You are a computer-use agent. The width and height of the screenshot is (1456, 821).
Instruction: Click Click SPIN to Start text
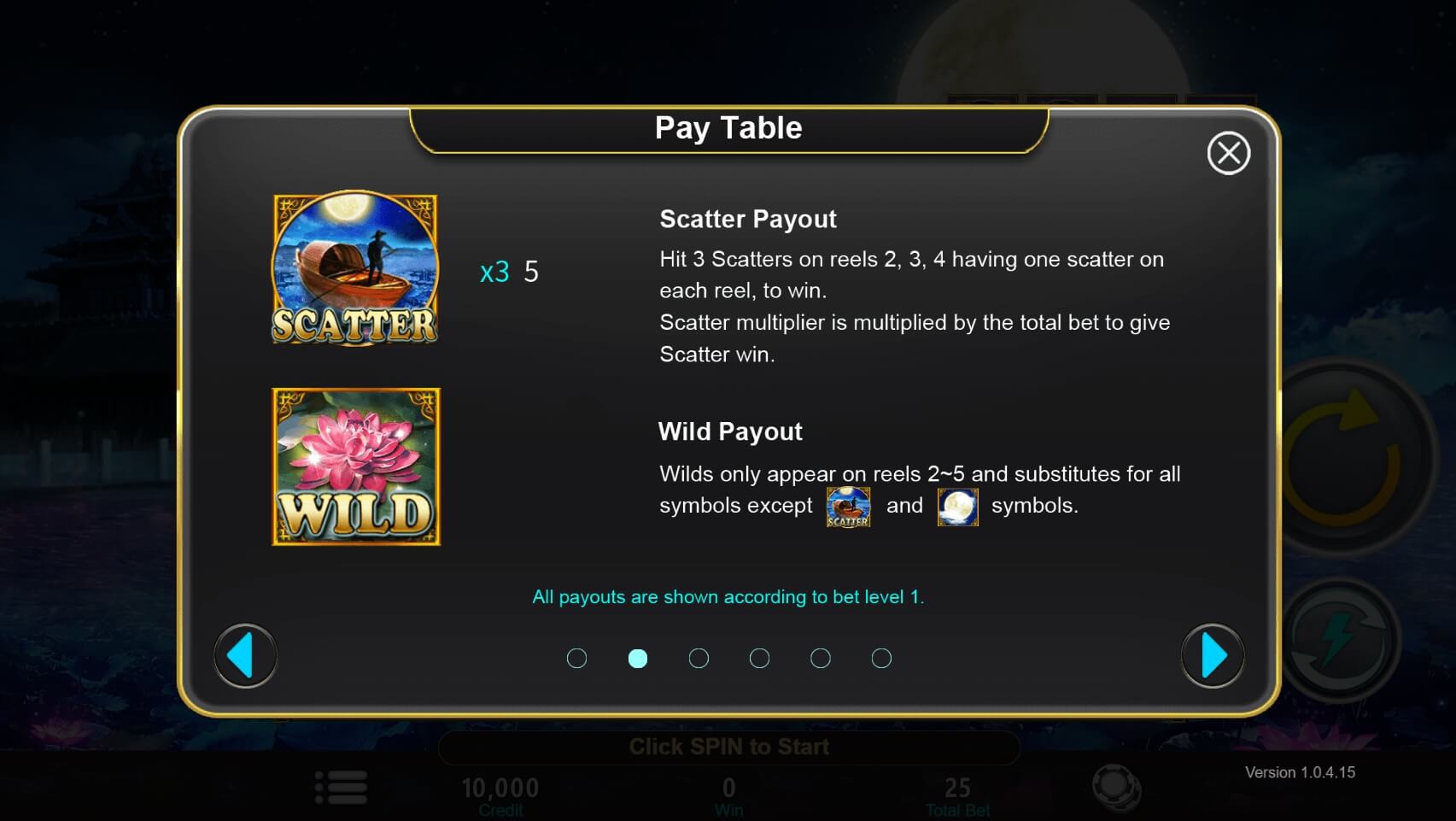click(728, 746)
